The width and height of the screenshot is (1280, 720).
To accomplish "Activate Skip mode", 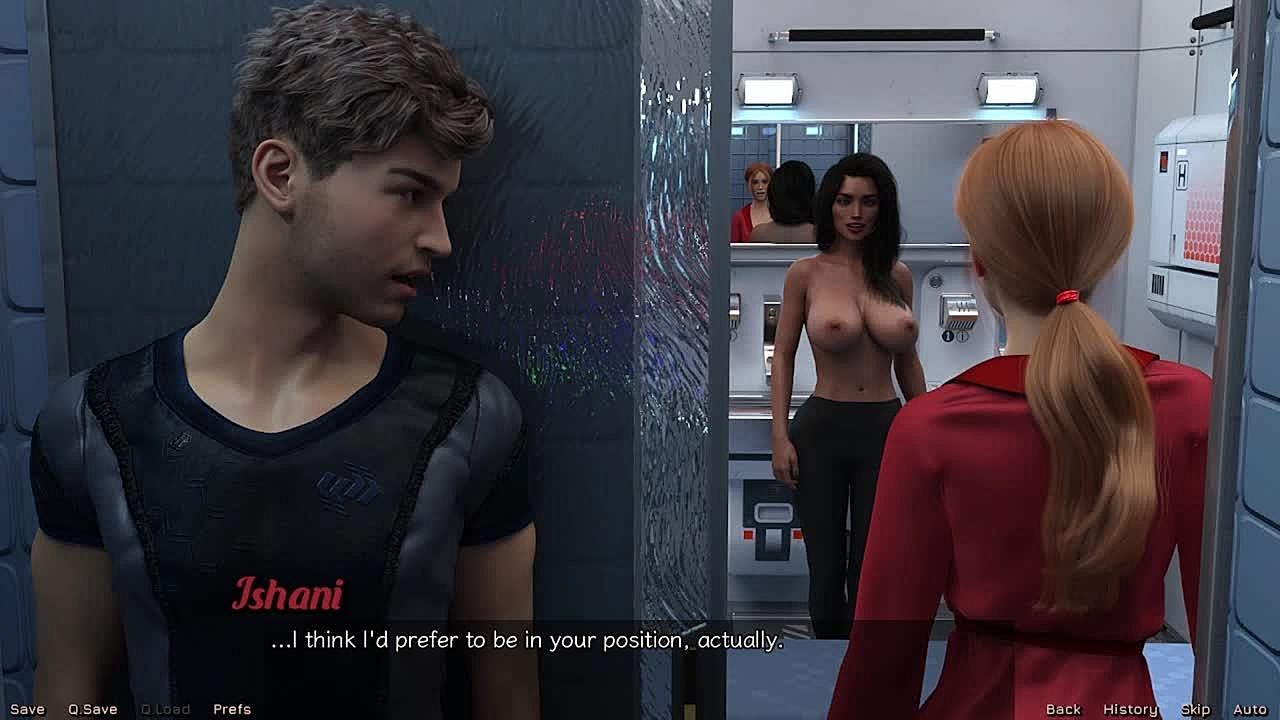I will click(x=1195, y=709).
